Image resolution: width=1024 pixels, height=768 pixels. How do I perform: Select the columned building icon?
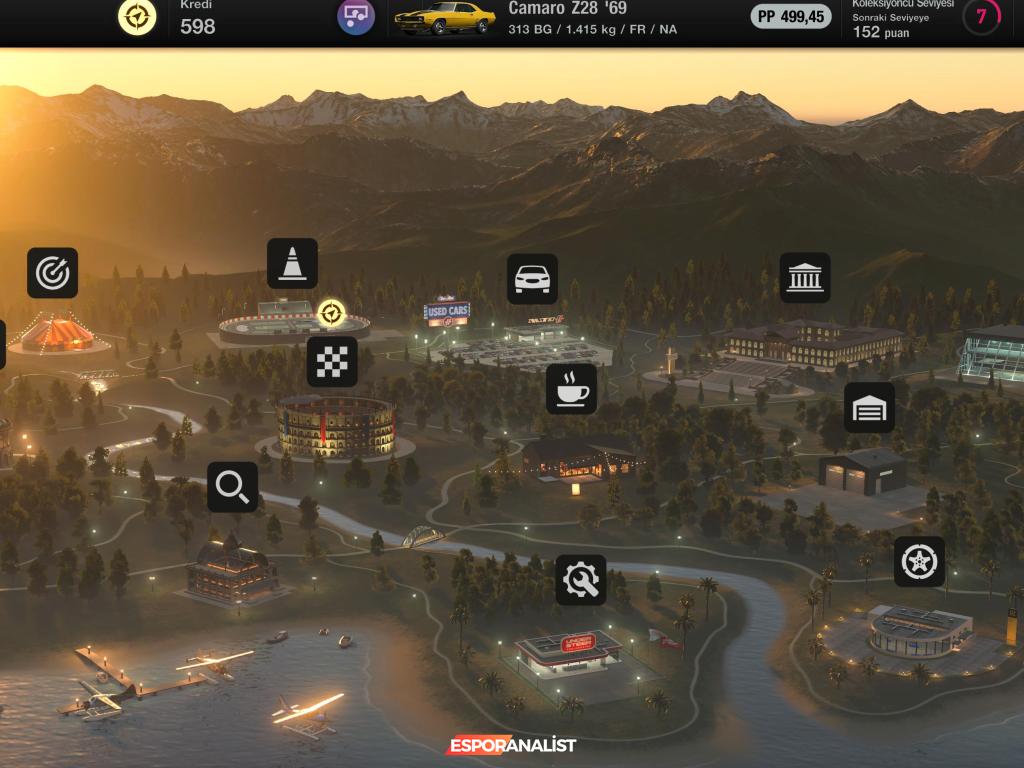[x=805, y=277]
